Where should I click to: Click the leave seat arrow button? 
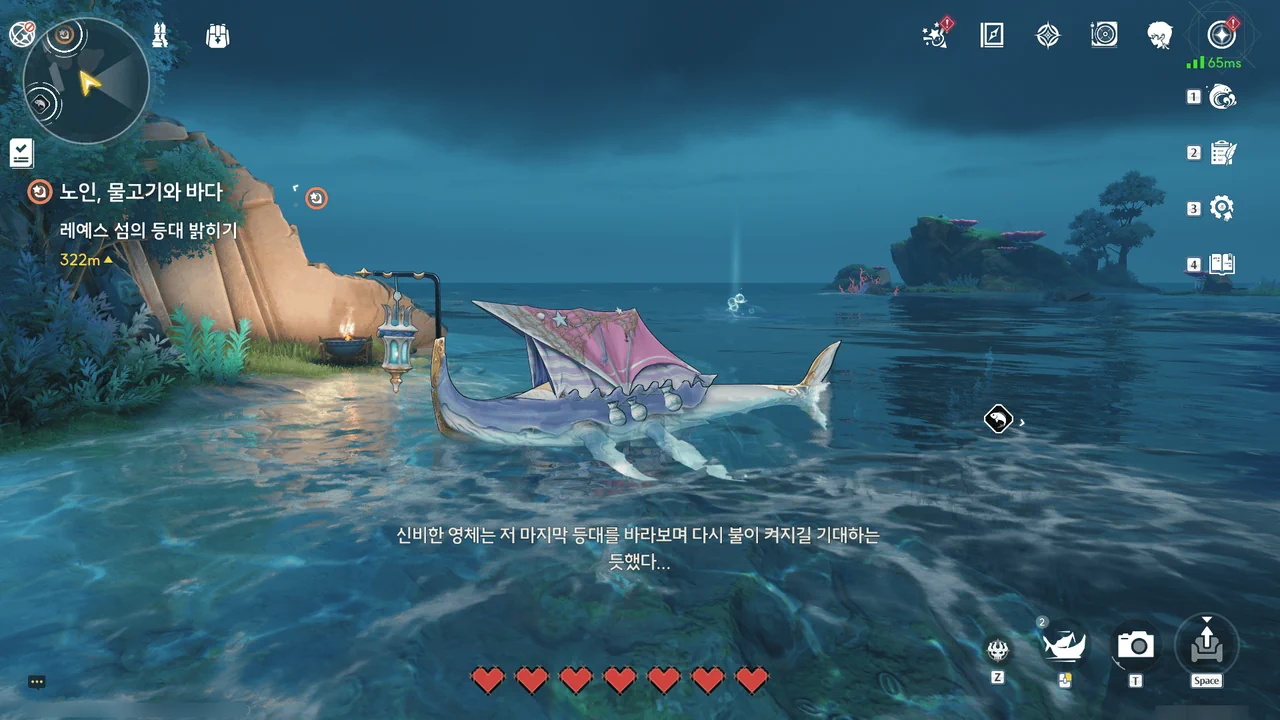click(1206, 645)
